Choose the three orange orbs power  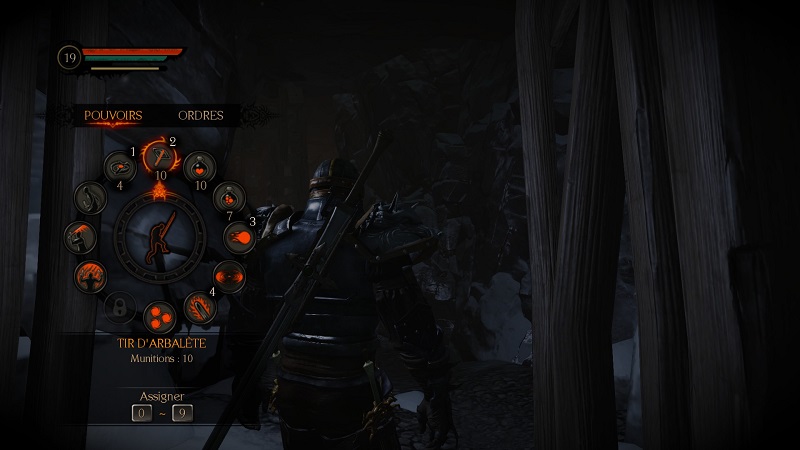[159, 316]
